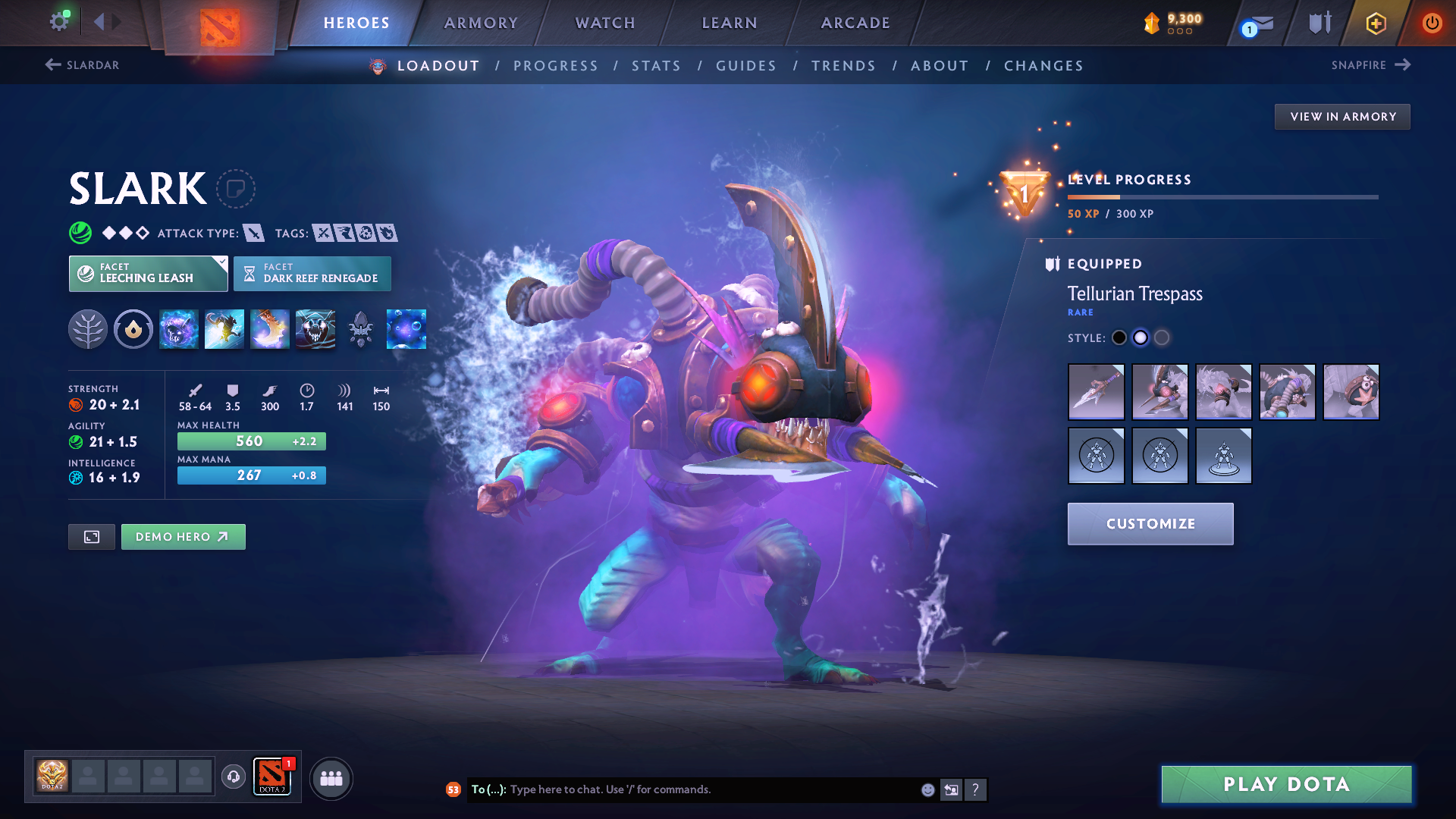This screenshot has height=819, width=1456.
Task: Choose the Leeching Leash facet
Action: coord(148,274)
